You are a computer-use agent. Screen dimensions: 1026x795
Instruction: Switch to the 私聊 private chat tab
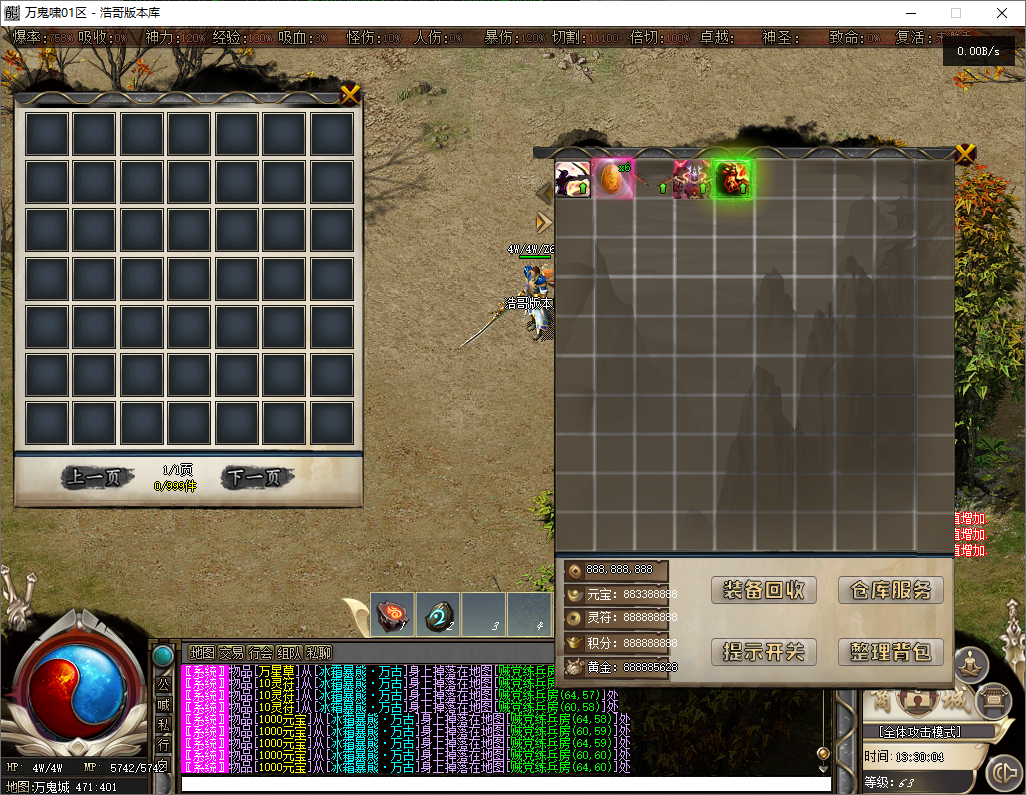tap(320, 652)
